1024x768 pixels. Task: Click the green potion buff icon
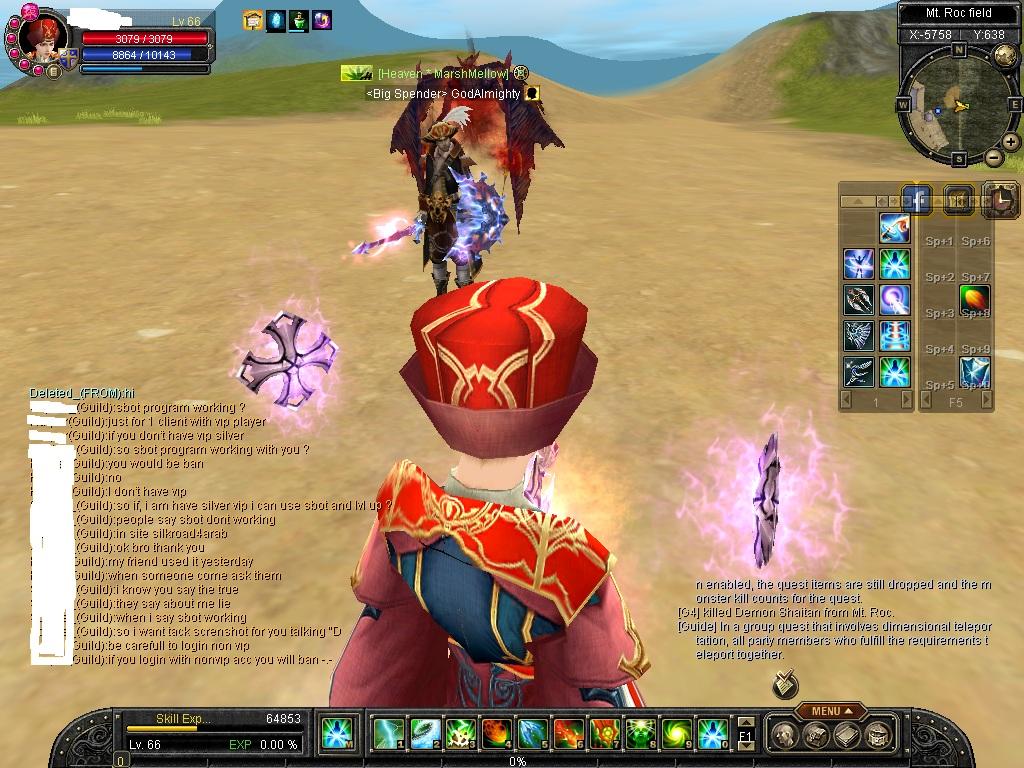(x=298, y=20)
